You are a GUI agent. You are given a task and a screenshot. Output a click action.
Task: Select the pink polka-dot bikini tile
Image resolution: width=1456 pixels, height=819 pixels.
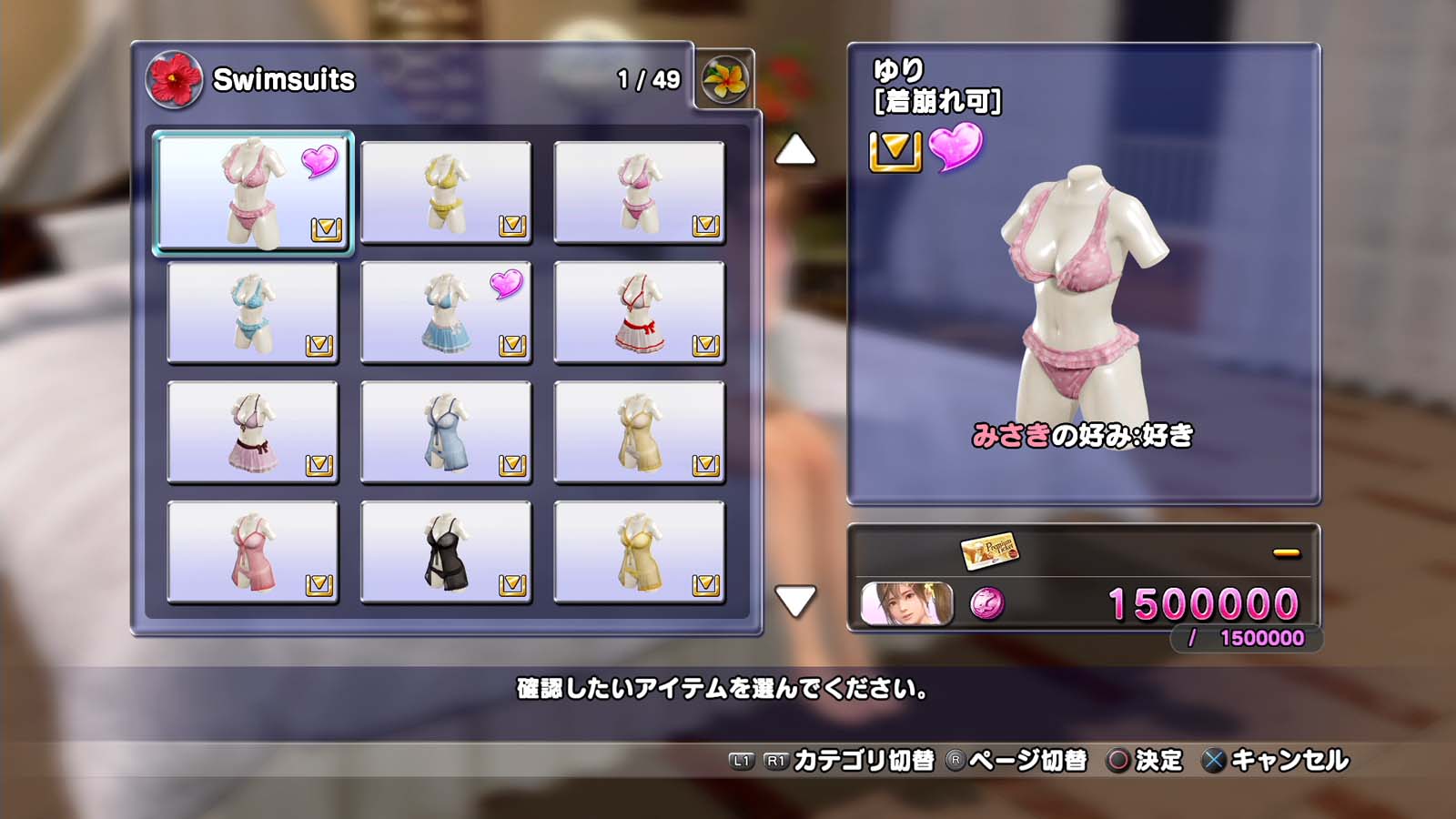coord(252,192)
